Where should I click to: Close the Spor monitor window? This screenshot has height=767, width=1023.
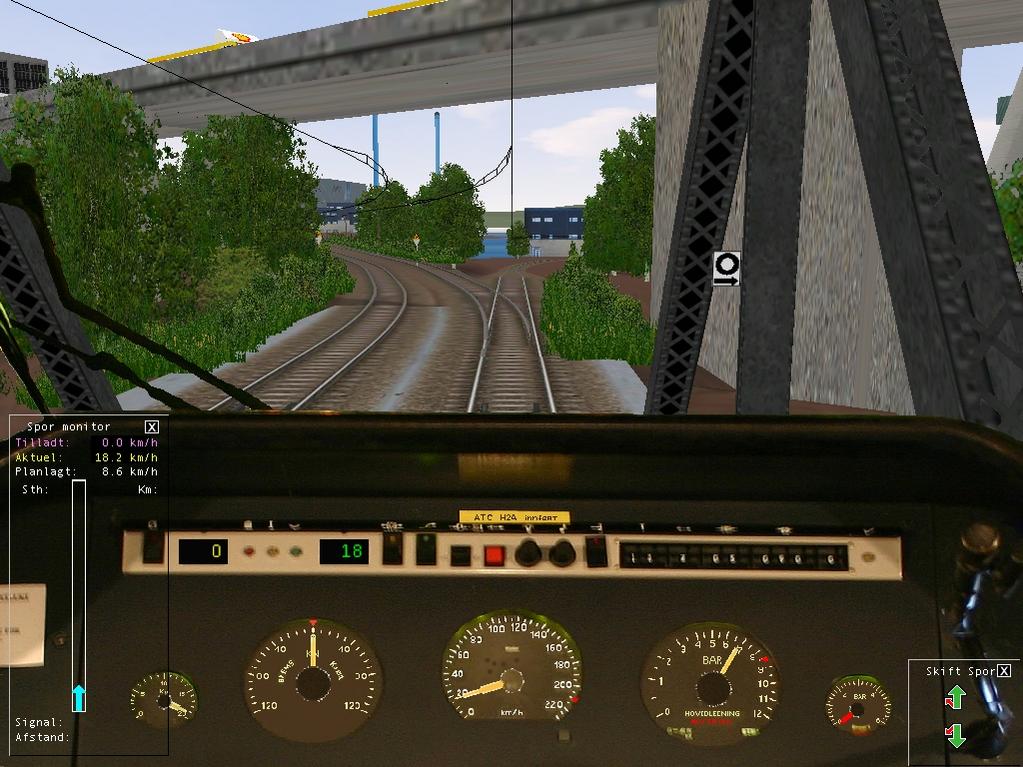coord(152,427)
